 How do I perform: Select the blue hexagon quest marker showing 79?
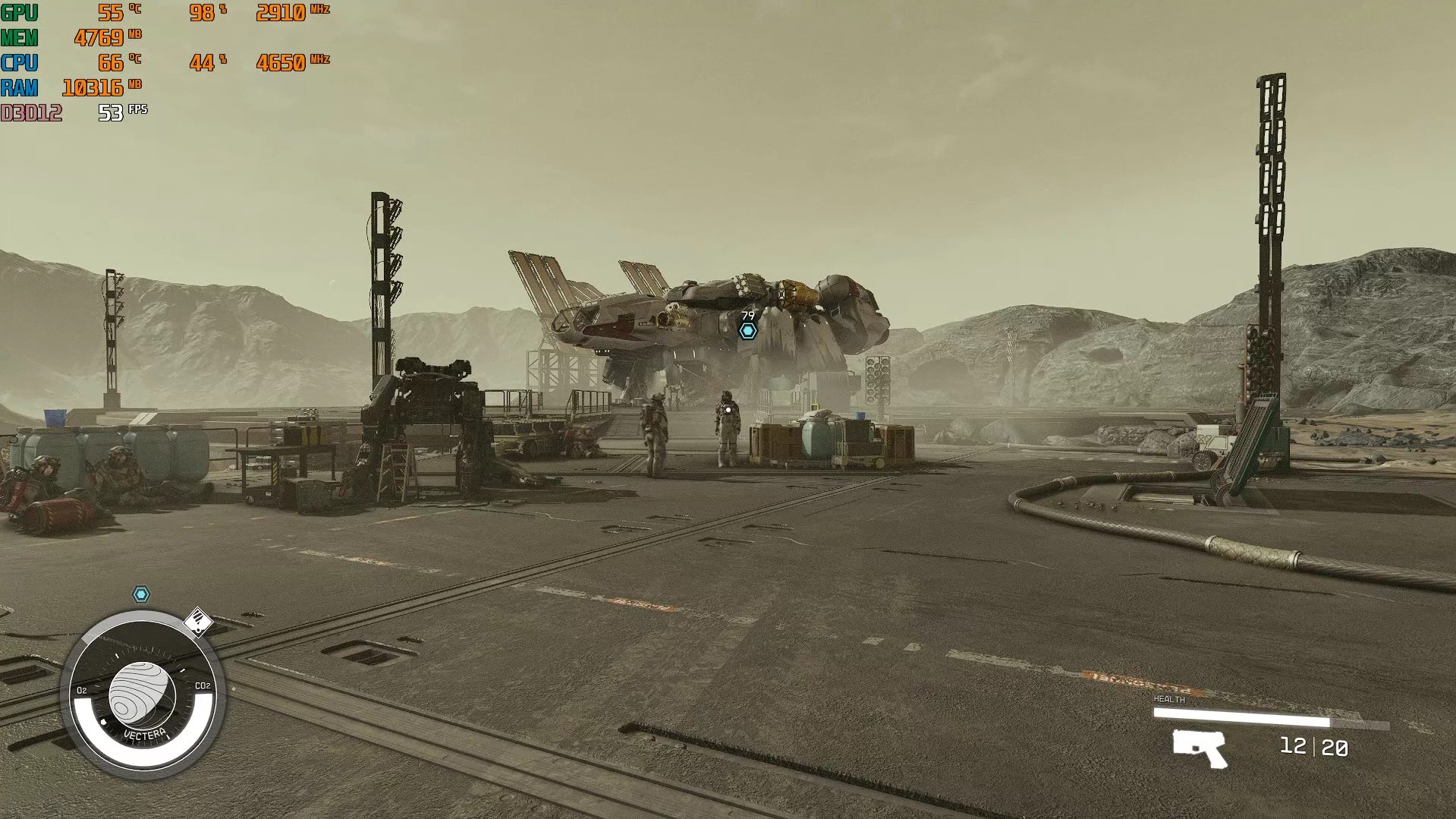point(748,331)
